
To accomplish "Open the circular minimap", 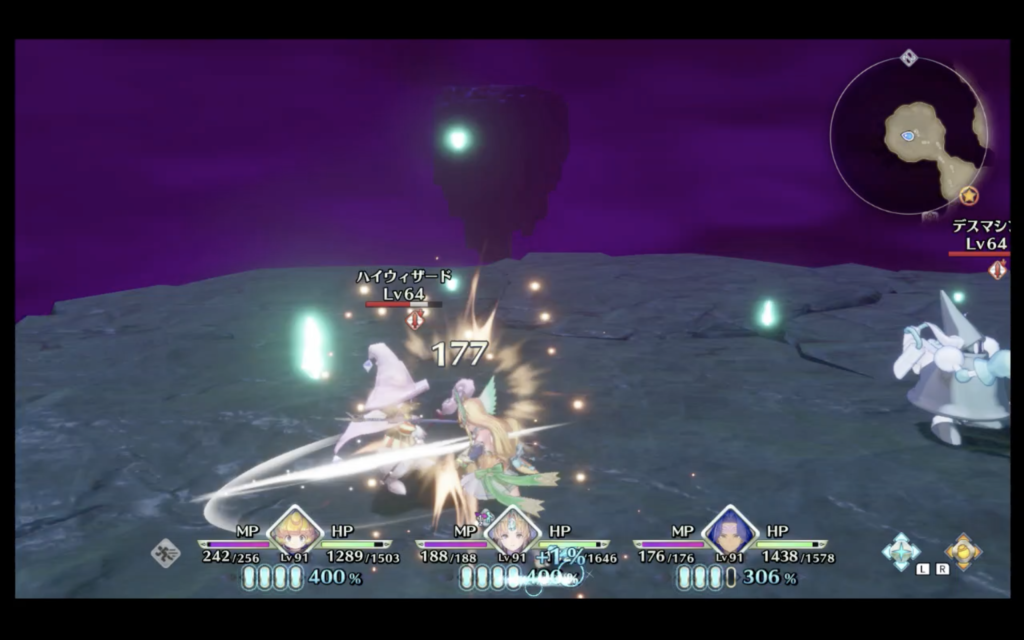I will 908,136.
